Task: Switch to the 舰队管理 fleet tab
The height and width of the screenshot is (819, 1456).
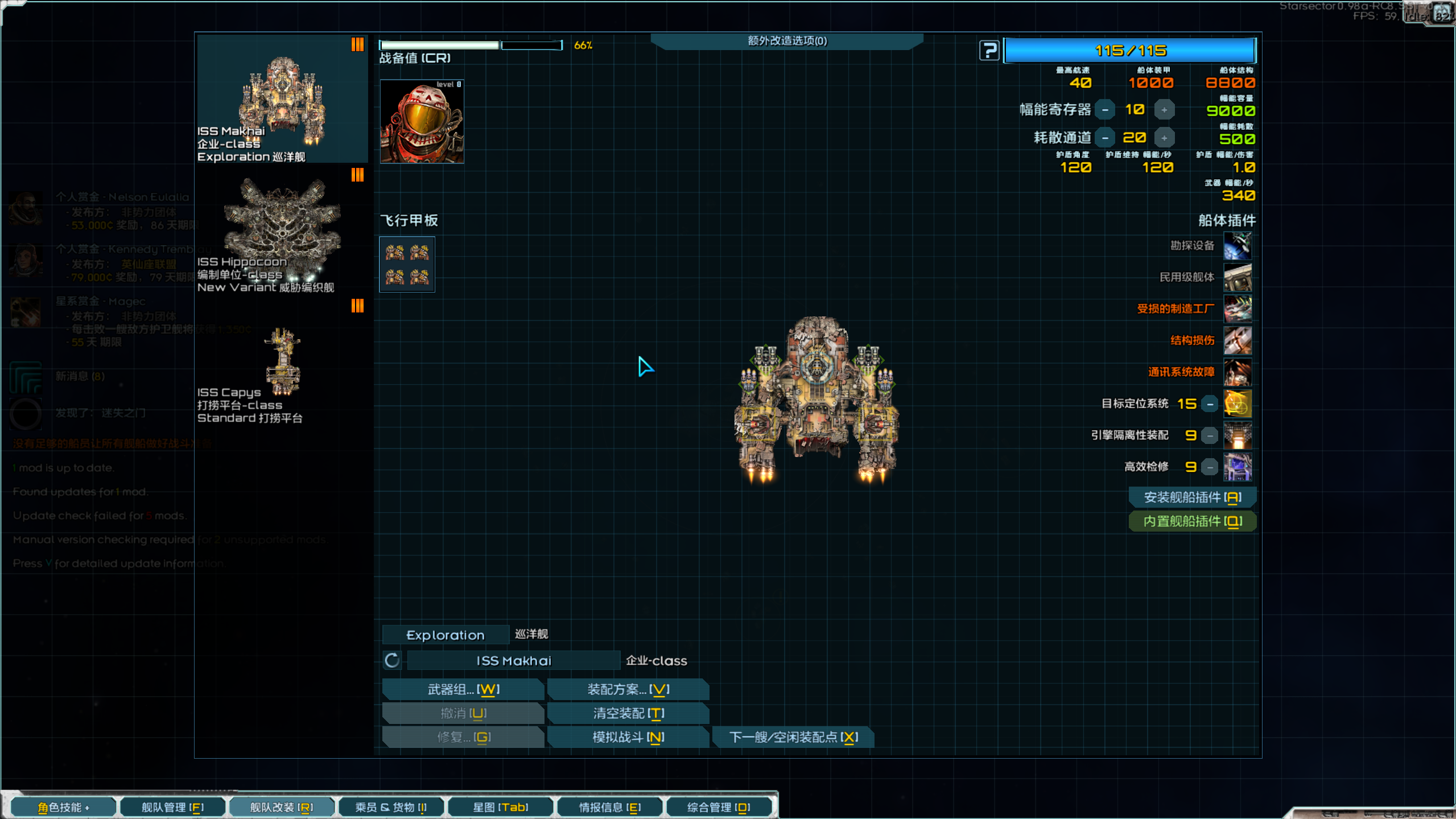Action: point(172,807)
